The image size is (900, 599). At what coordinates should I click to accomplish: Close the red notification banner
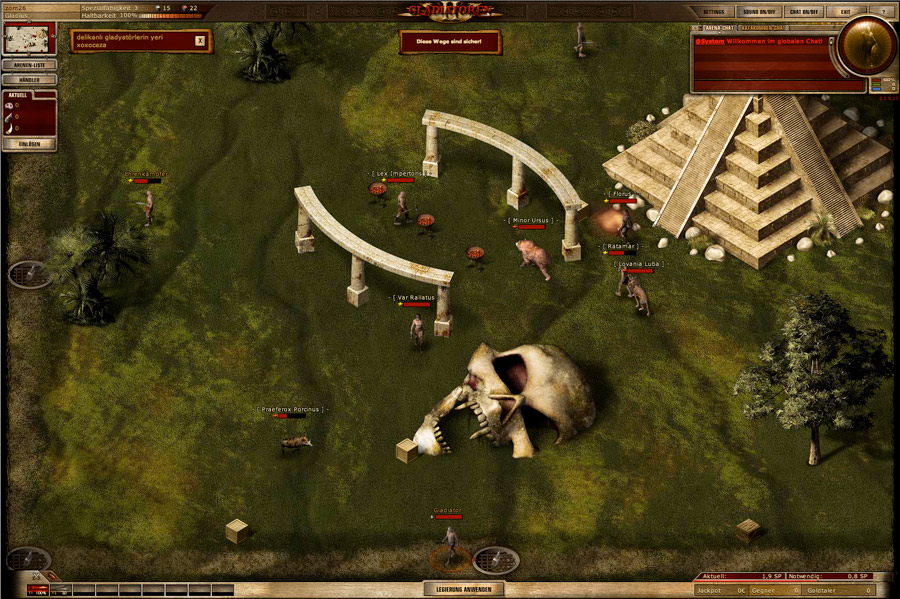coord(200,41)
